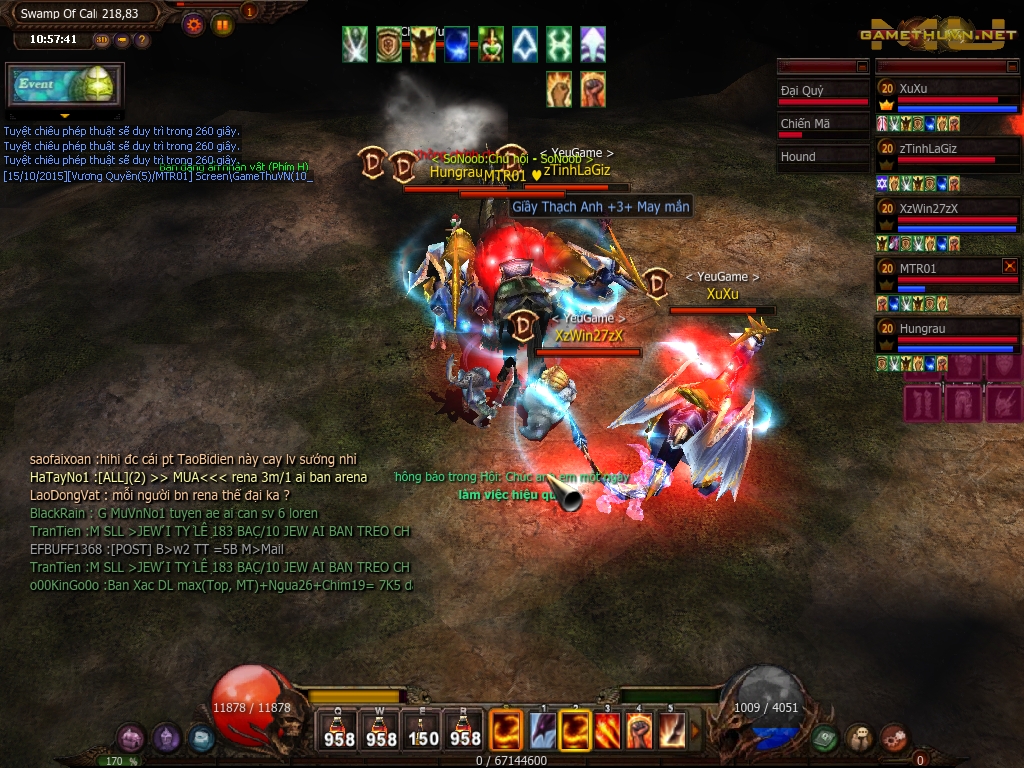
Task: Leave party using MTR01's X button
Action: coord(1010,266)
